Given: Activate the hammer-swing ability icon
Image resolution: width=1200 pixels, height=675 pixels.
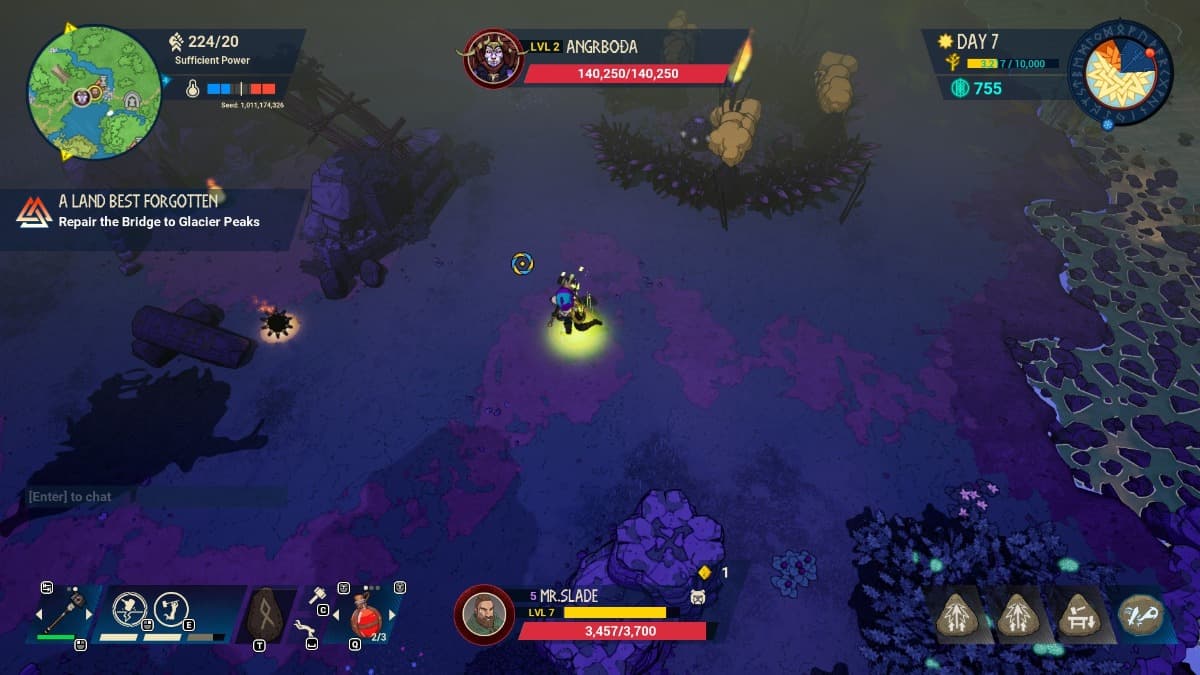Looking at the screenshot, I should click(172, 609).
